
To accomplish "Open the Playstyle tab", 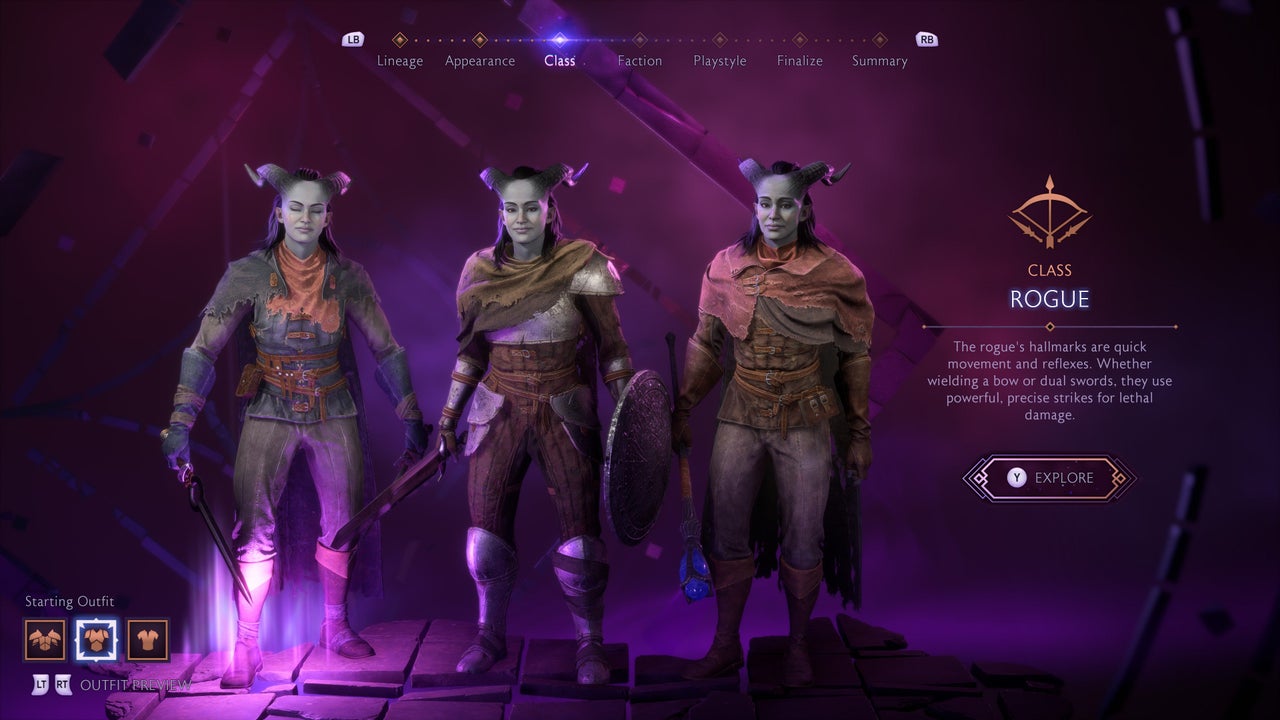I will point(720,60).
